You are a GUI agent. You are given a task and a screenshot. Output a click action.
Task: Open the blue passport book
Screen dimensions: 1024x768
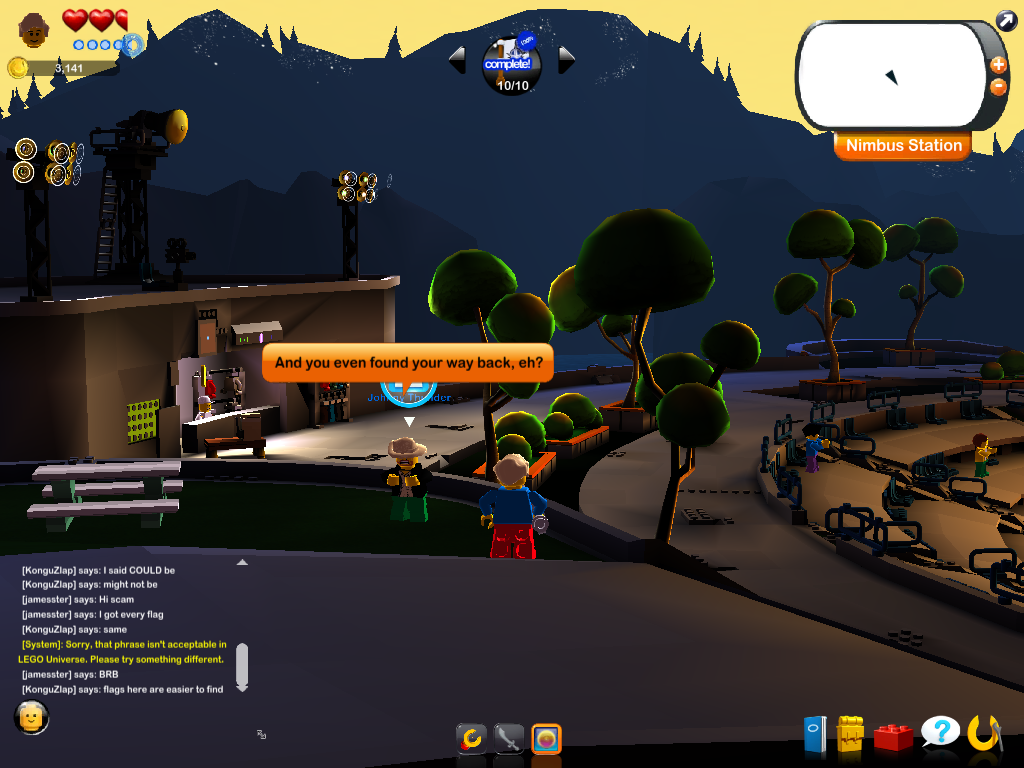(815, 735)
